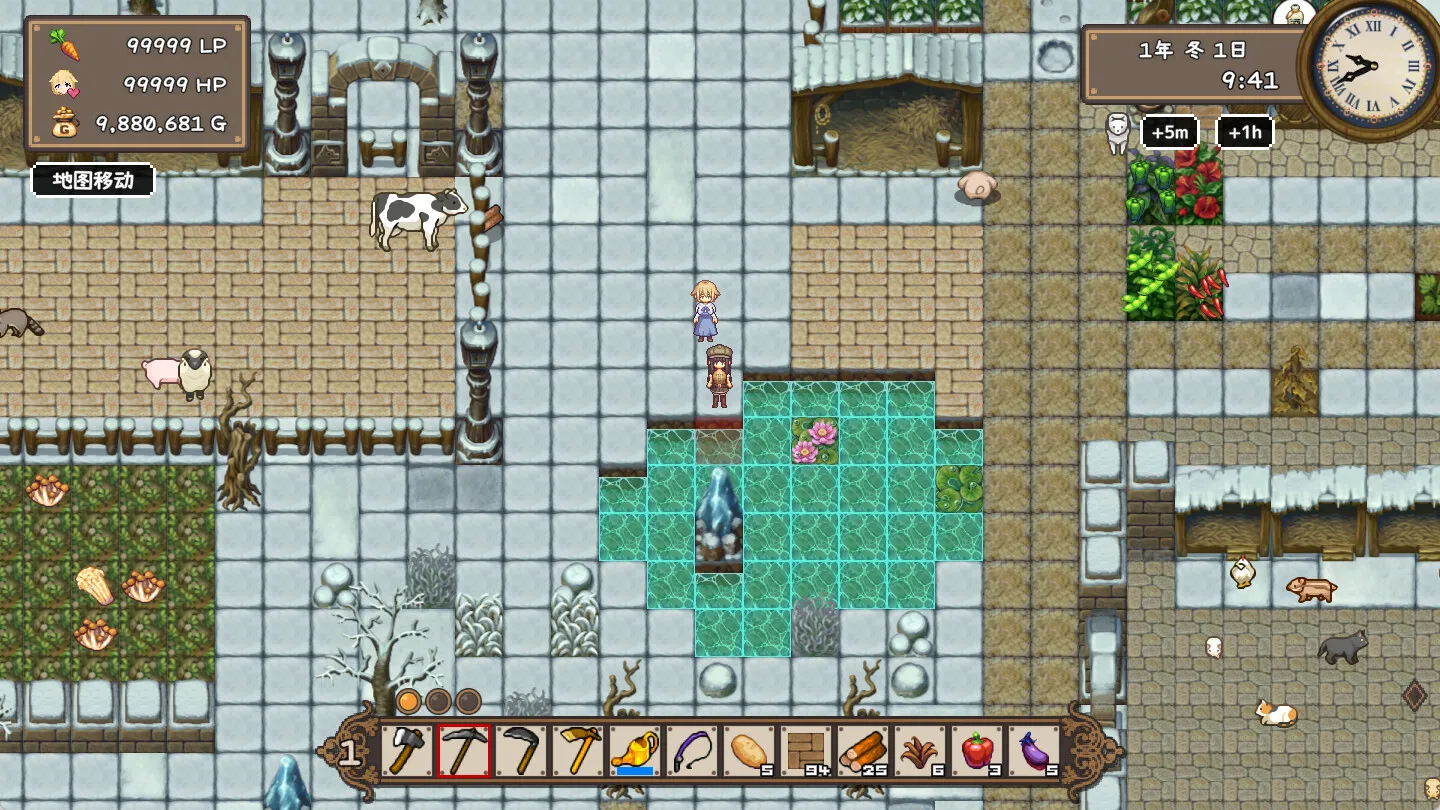Select the axe hotbar slot
The image size is (1440, 810).
click(x=407, y=750)
